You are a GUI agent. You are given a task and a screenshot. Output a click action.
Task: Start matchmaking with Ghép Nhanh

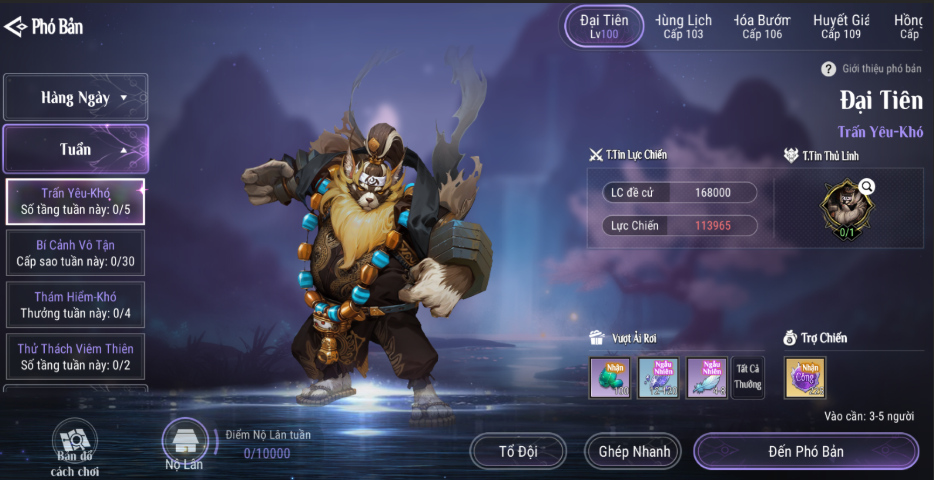pos(634,452)
